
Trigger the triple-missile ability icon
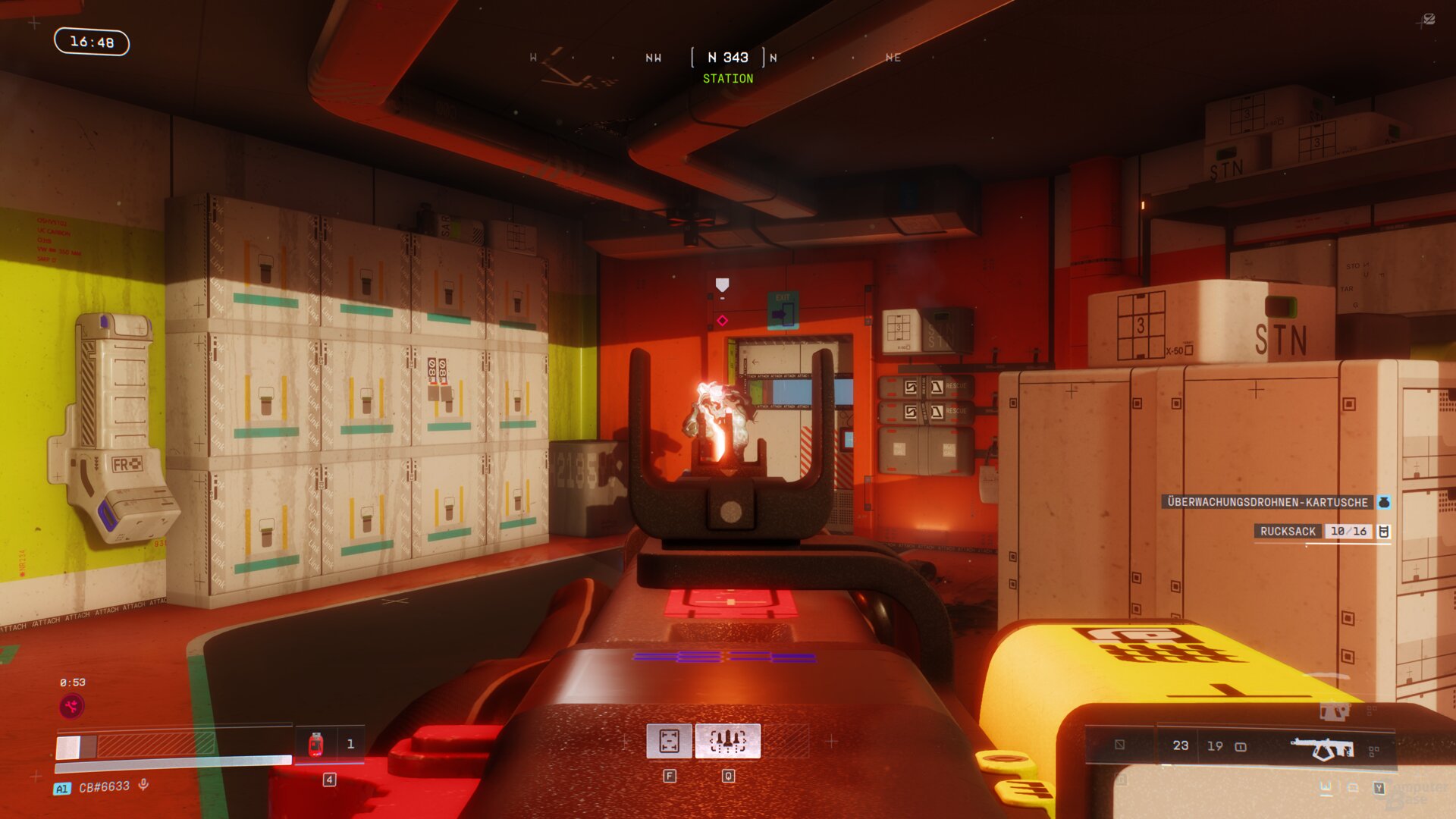pos(727,741)
